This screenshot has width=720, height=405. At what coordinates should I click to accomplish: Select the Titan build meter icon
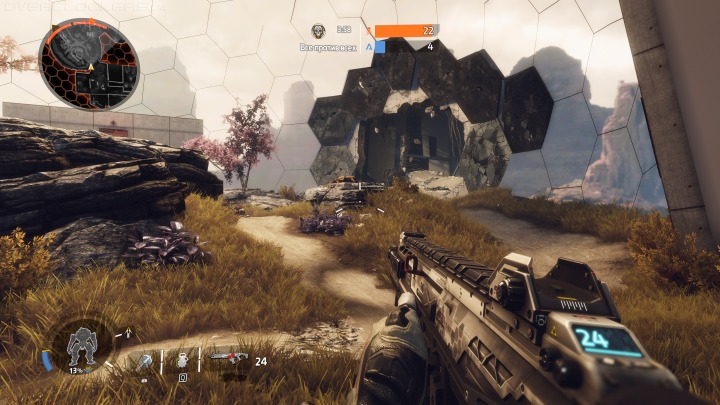pyautogui.click(x=80, y=348)
